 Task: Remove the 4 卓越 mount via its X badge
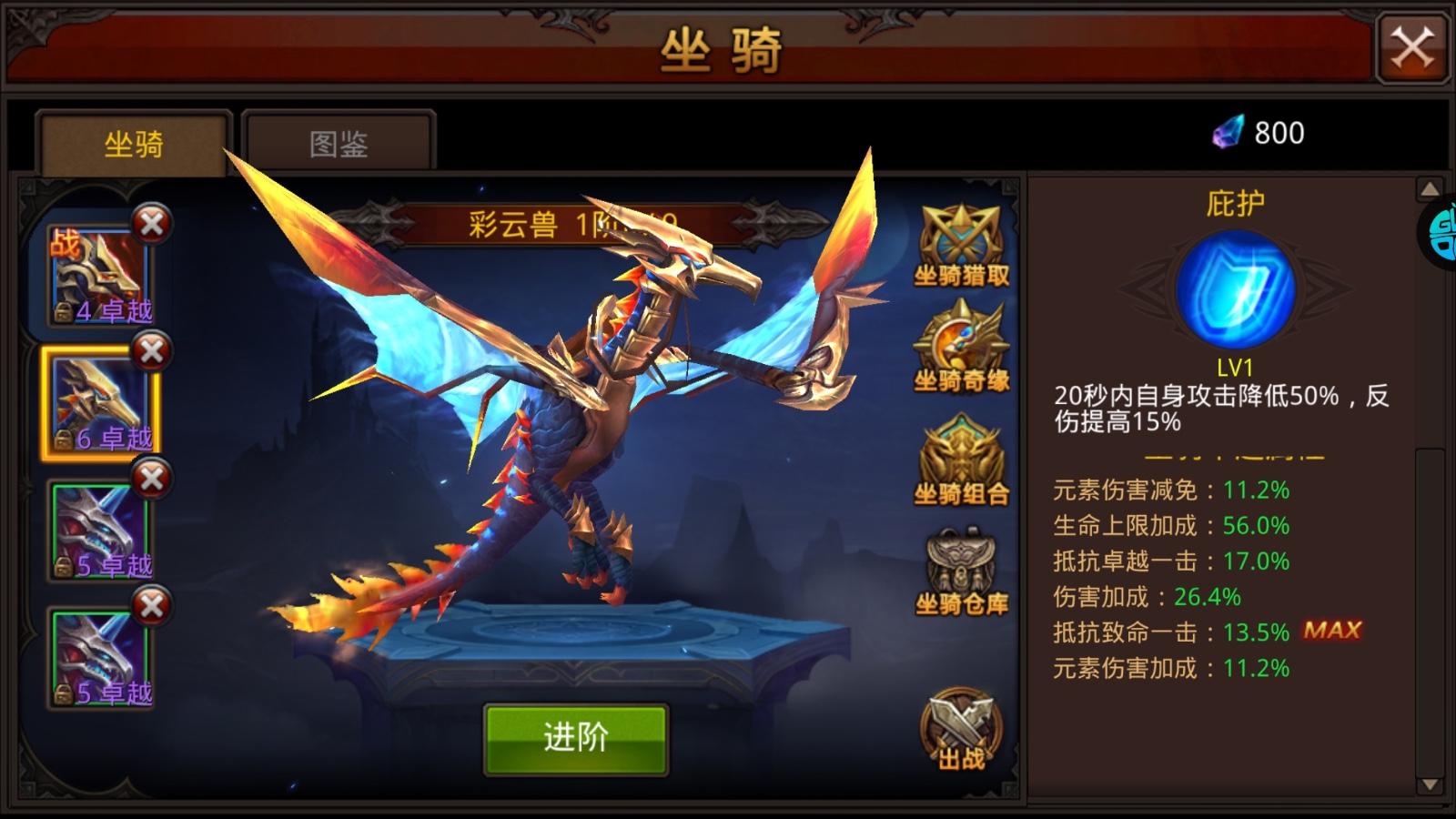152,221
